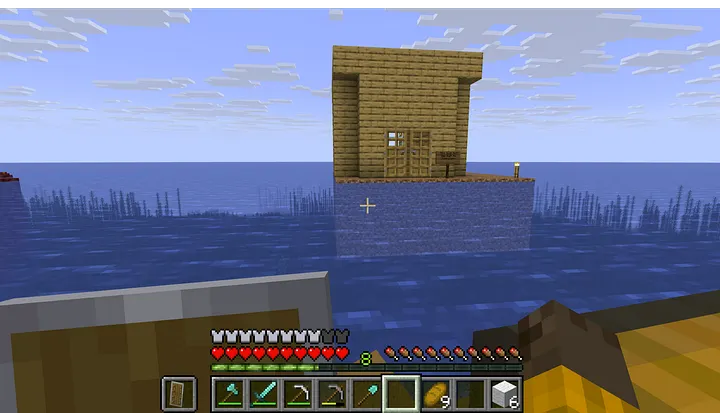Click the highlighted empty hotbar slot
Viewport: 720px width, 413px height.
(x=401, y=393)
